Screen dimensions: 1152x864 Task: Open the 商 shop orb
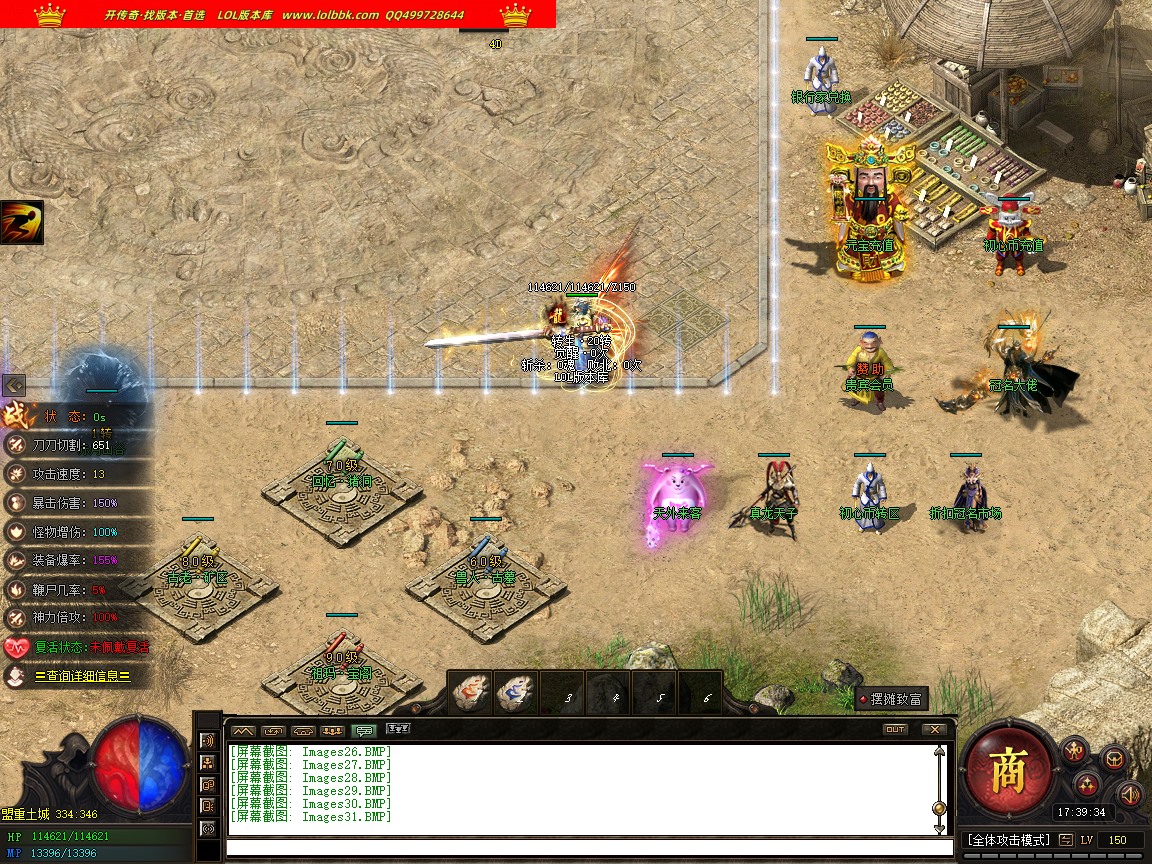tap(1007, 770)
